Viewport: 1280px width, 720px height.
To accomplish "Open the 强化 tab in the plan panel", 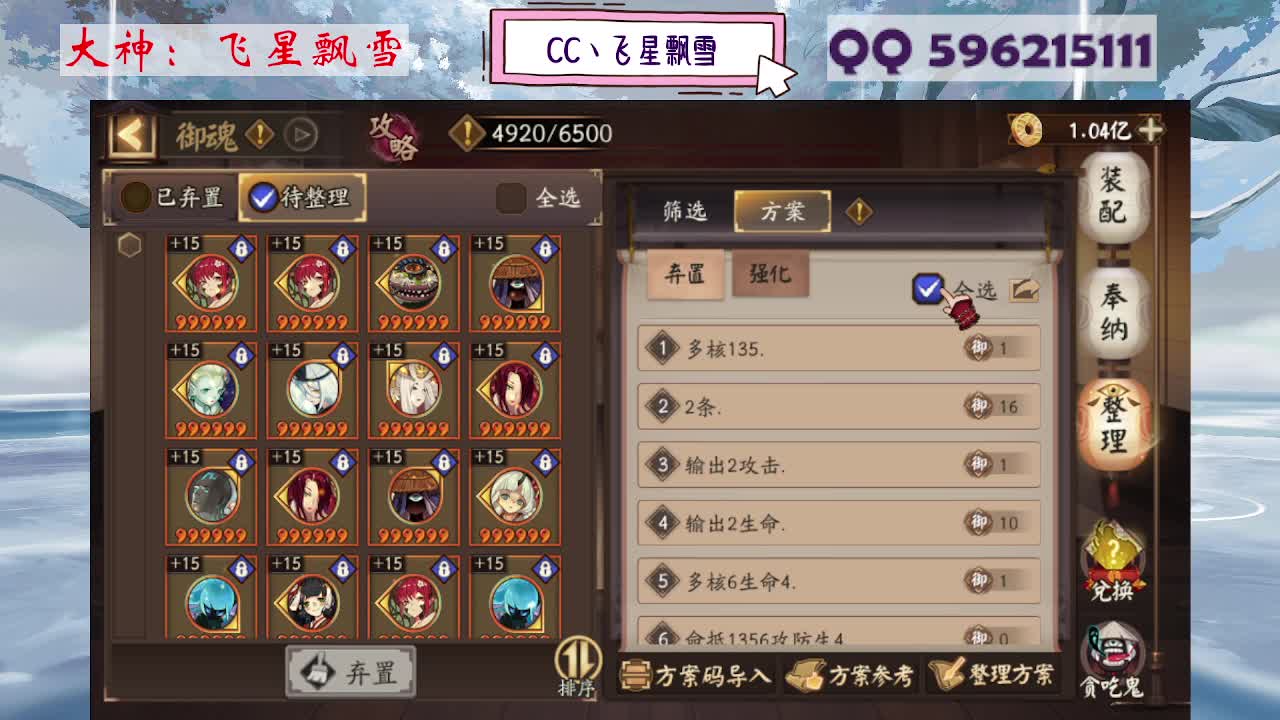I will point(772,274).
